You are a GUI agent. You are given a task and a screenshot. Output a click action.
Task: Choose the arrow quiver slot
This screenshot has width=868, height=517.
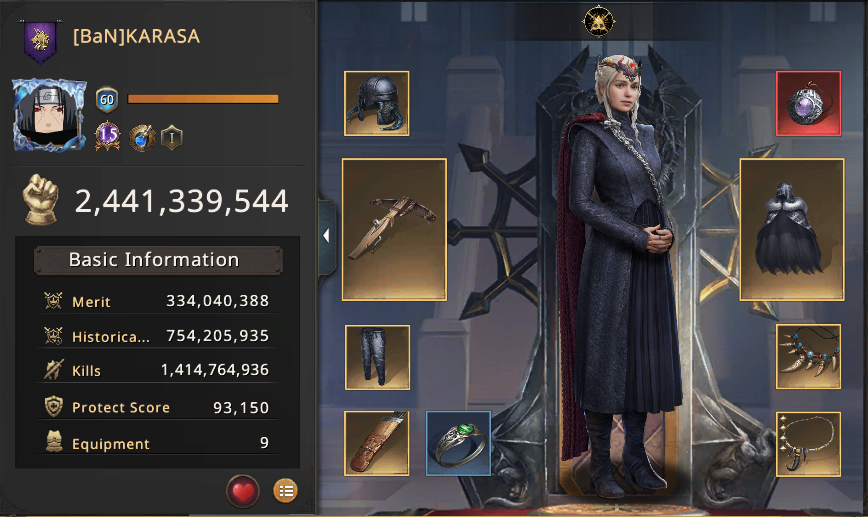pos(377,443)
